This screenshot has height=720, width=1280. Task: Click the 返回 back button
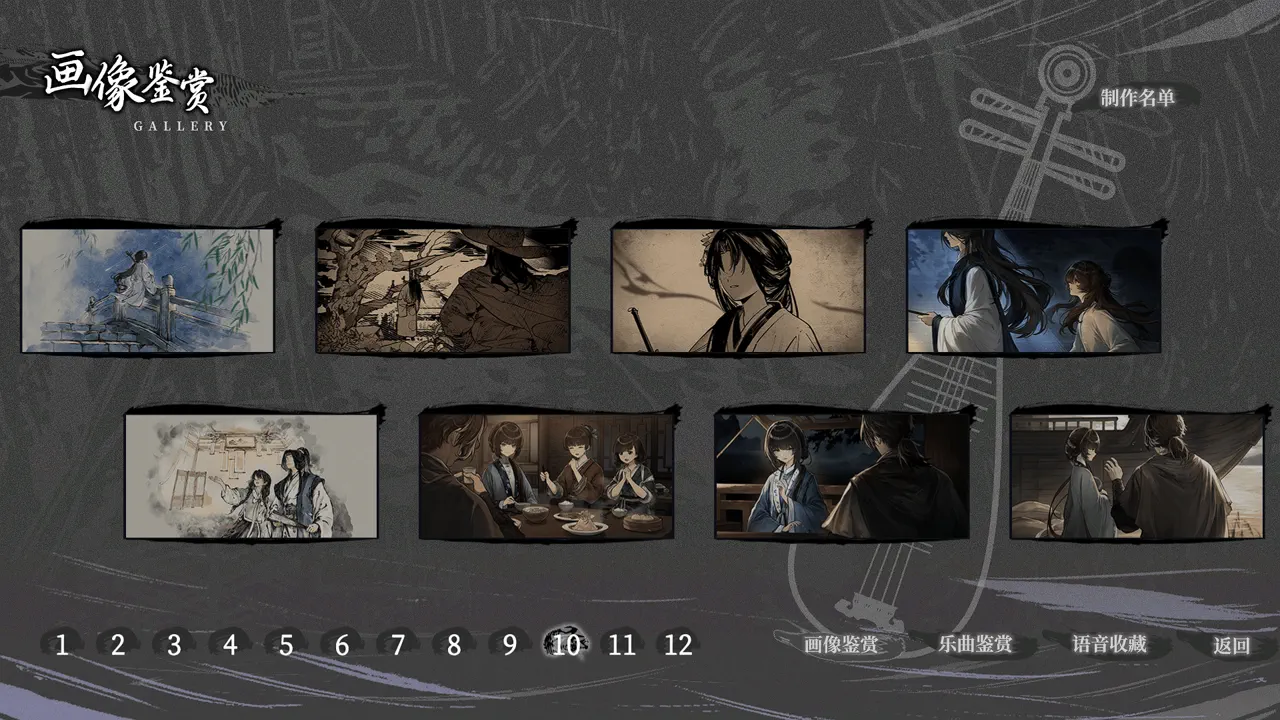1231,644
